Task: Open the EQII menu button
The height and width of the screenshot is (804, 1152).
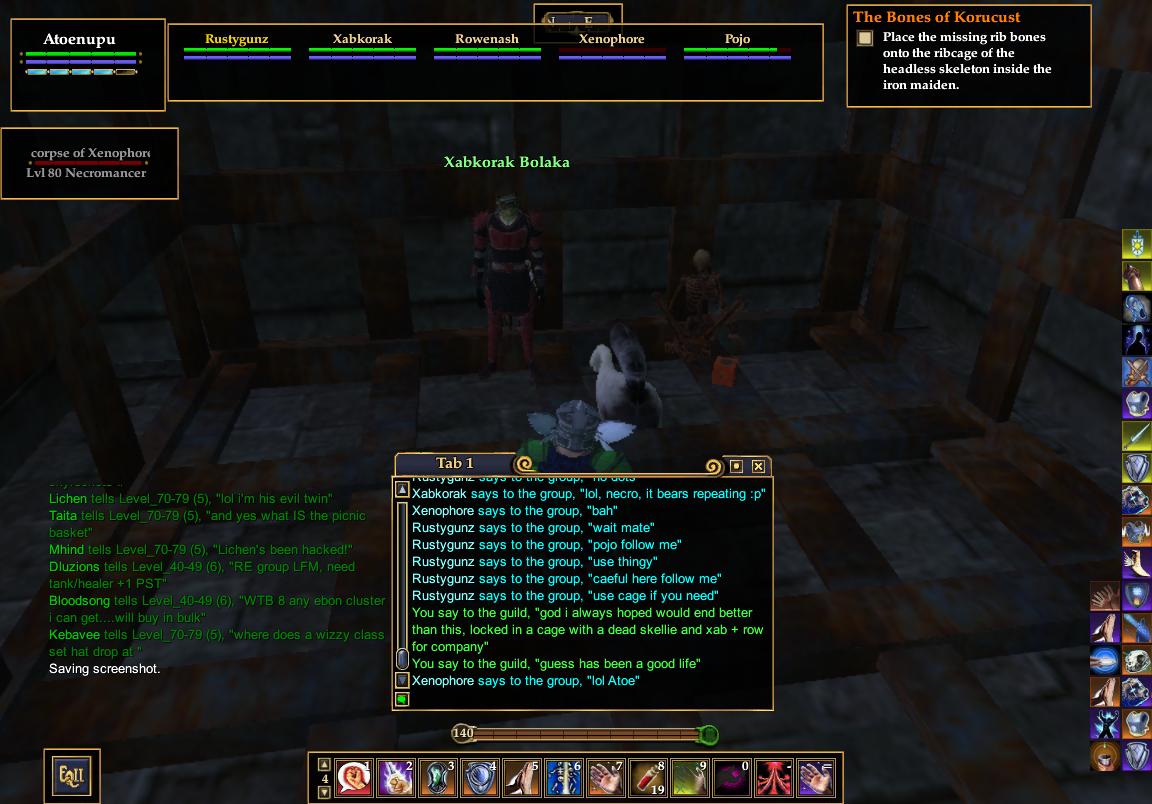Action: pyautogui.click(x=71, y=774)
